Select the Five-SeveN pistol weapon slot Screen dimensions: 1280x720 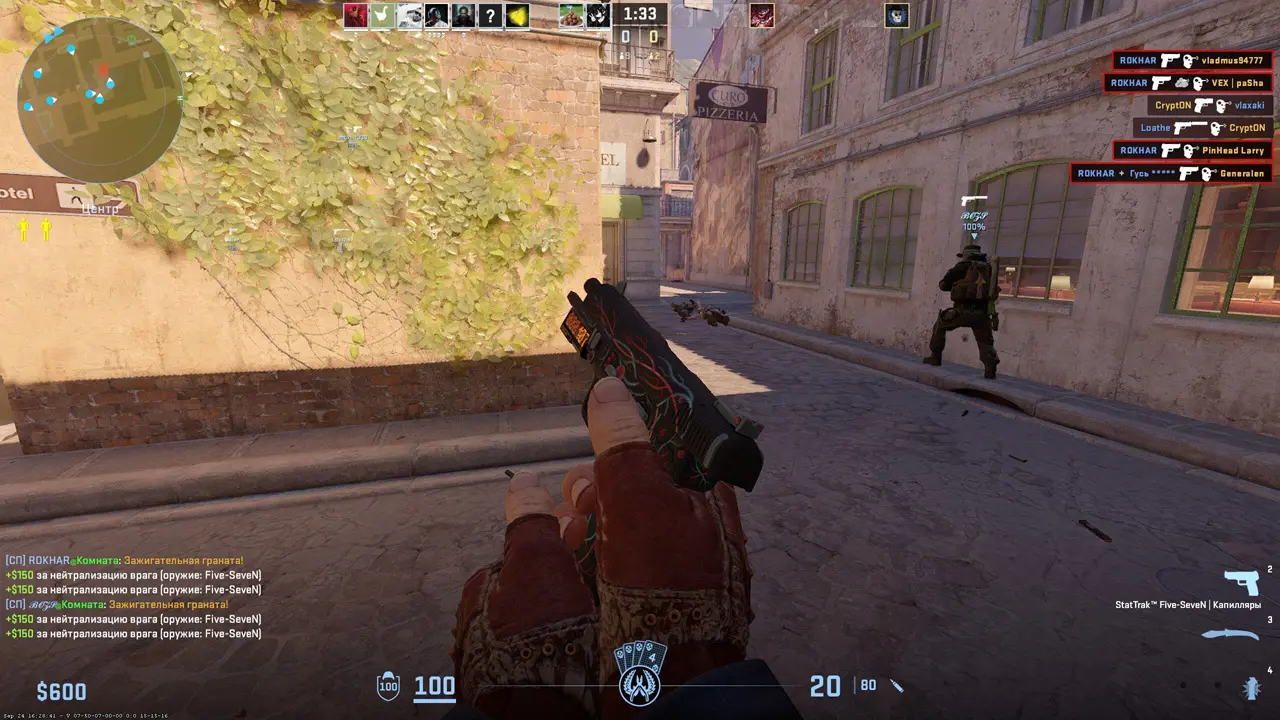[x=1241, y=583]
